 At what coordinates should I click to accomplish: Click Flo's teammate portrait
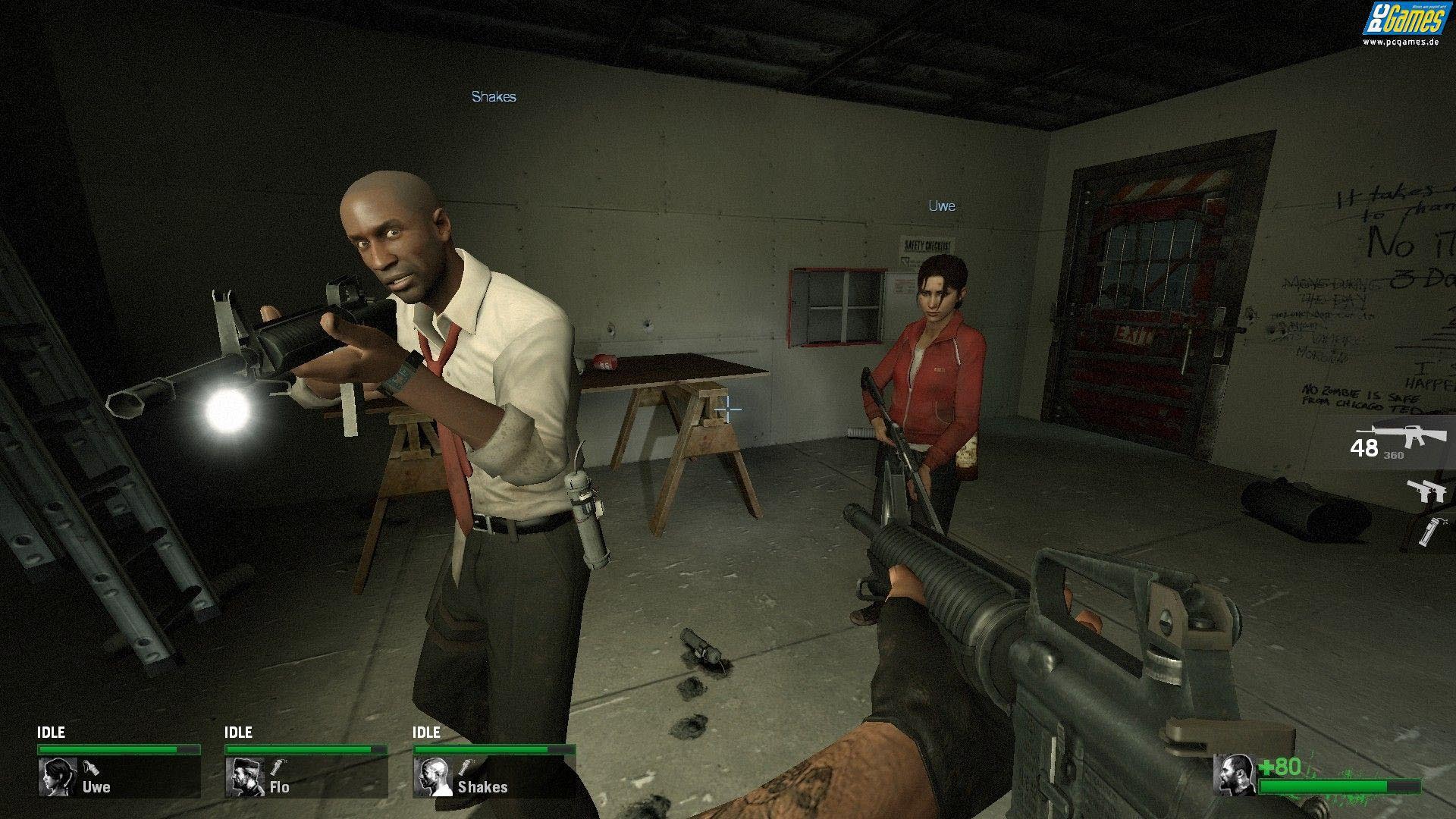pos(244,777)
